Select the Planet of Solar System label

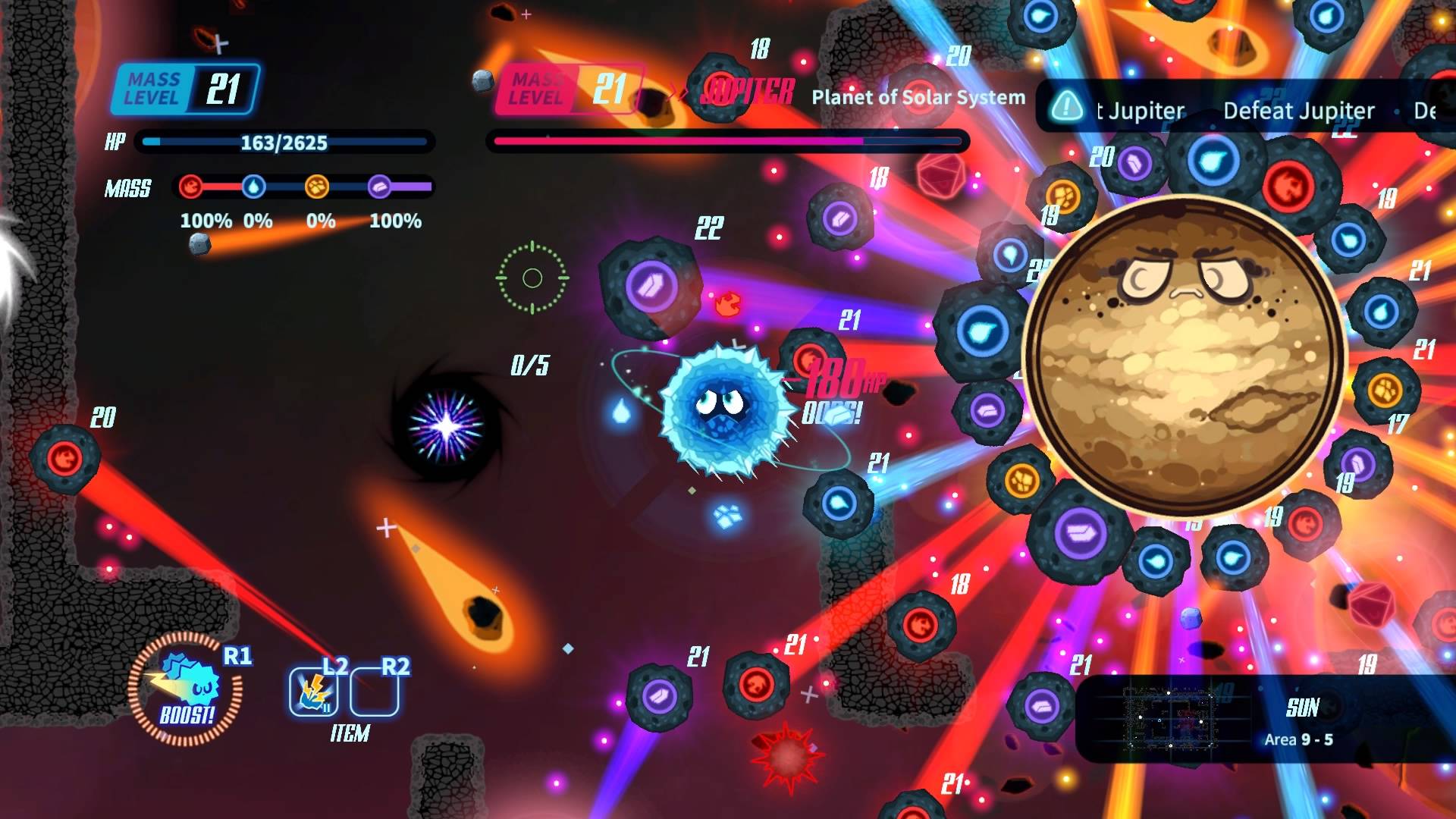pyautogui.click(x=918, y=97)
